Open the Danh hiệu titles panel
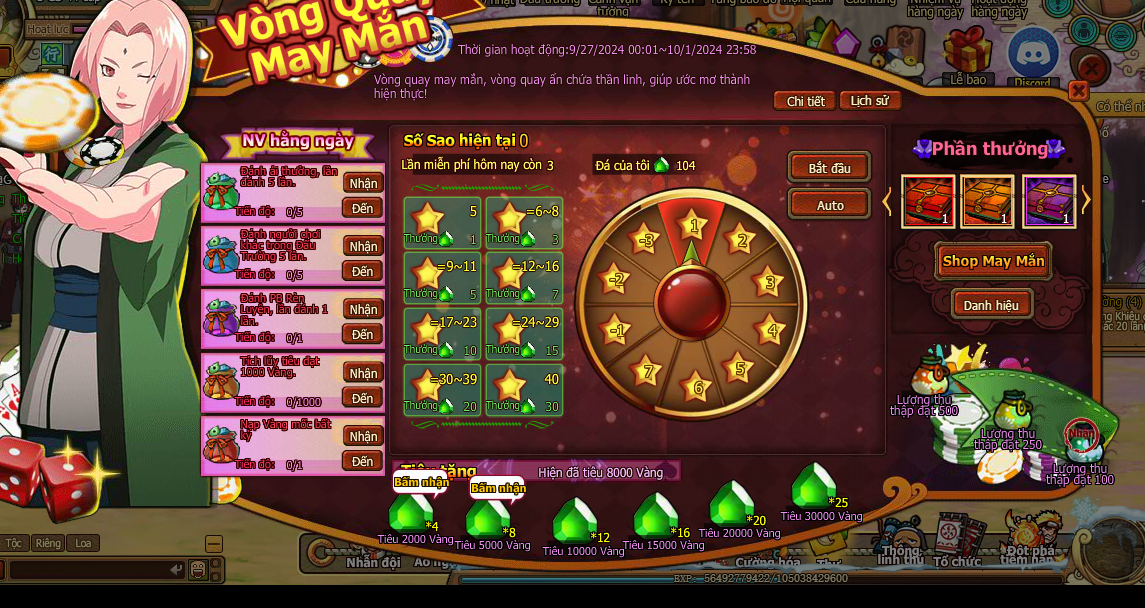This screenshot has width=1145, height=608. (x=991, y=305)
